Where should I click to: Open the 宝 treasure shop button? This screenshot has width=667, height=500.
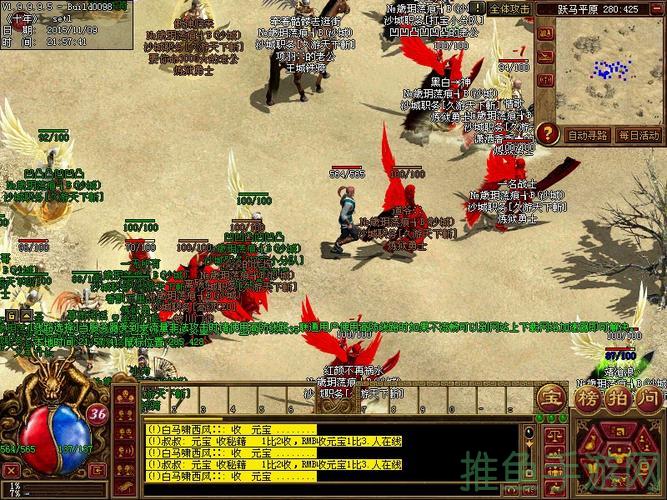tap(551, 398)
